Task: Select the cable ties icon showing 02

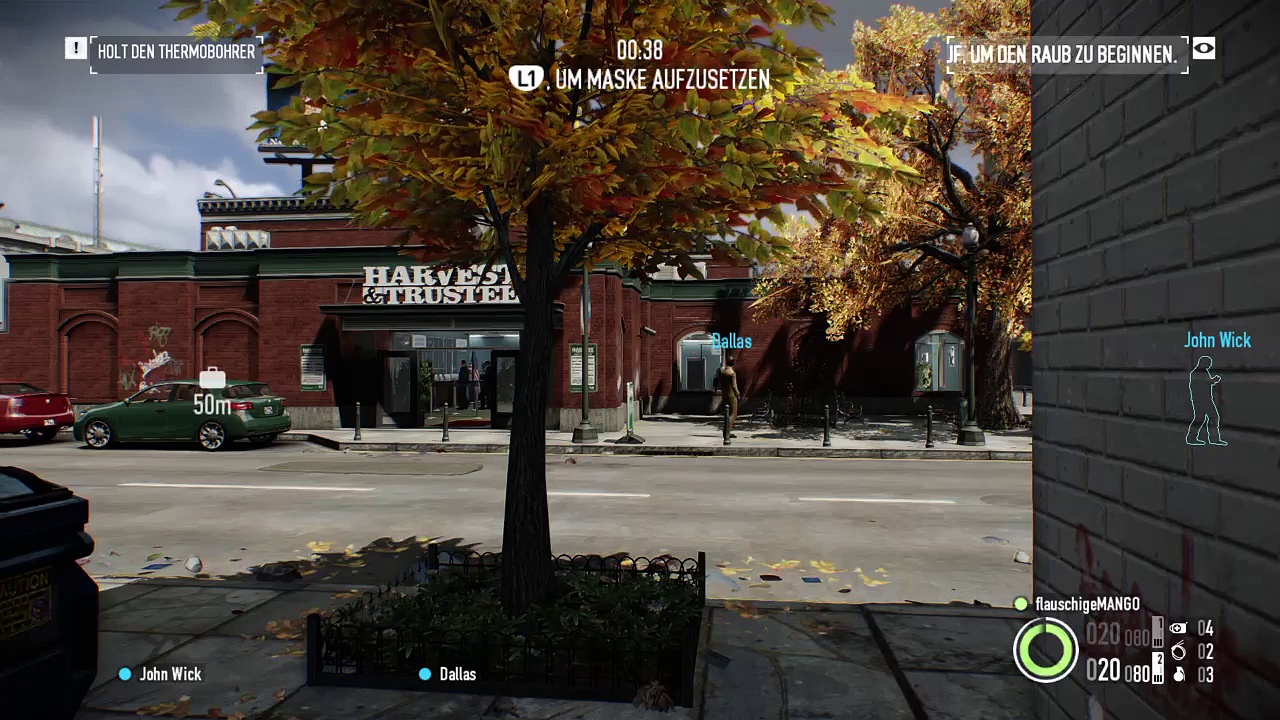Action: tap(1179, 651)
